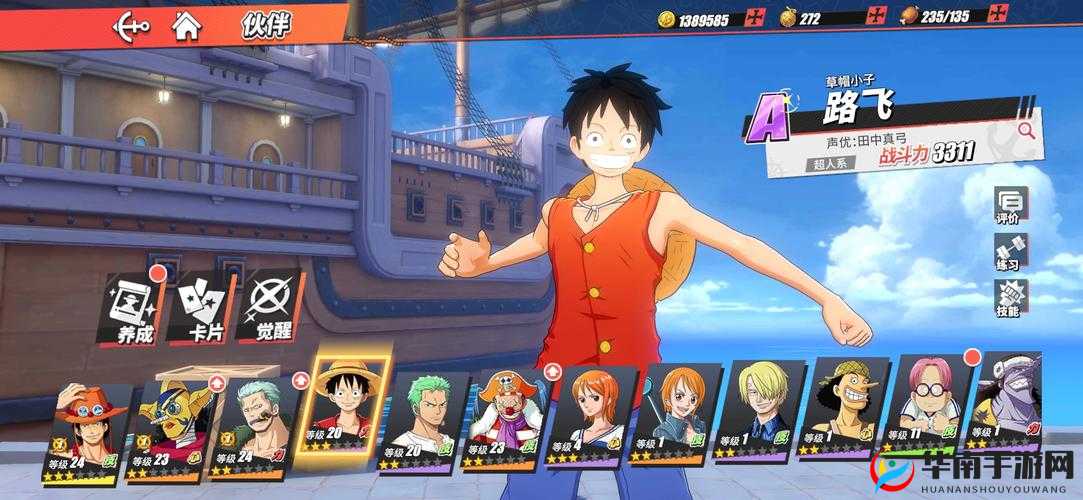Open the 卡片 cards menu

click(x=202, y=307)
